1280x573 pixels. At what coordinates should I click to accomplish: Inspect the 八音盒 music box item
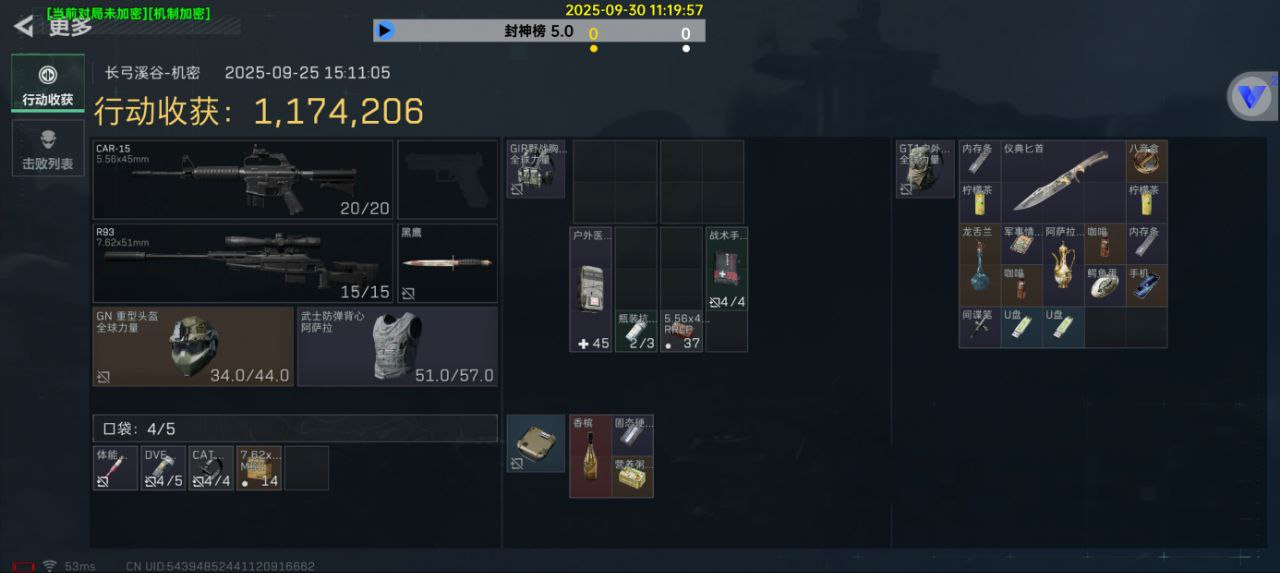(x=1146, y=160)
